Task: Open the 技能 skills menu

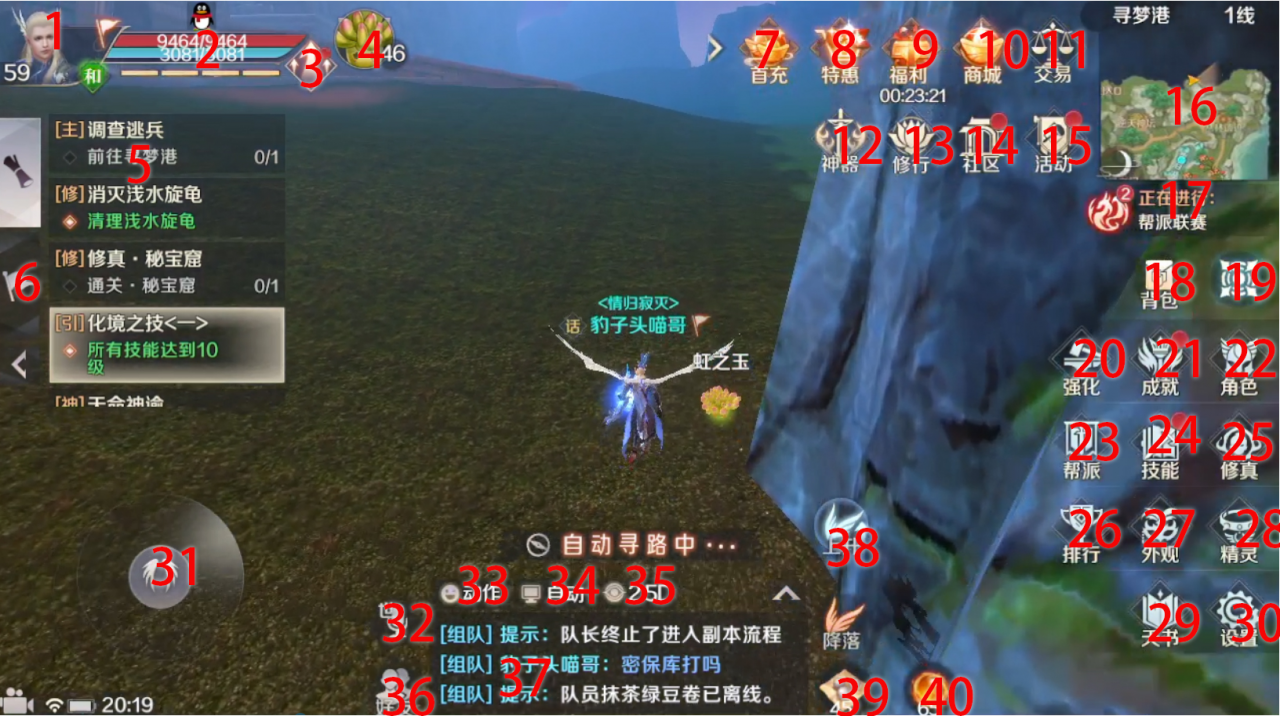Action: coord(1160,447)
